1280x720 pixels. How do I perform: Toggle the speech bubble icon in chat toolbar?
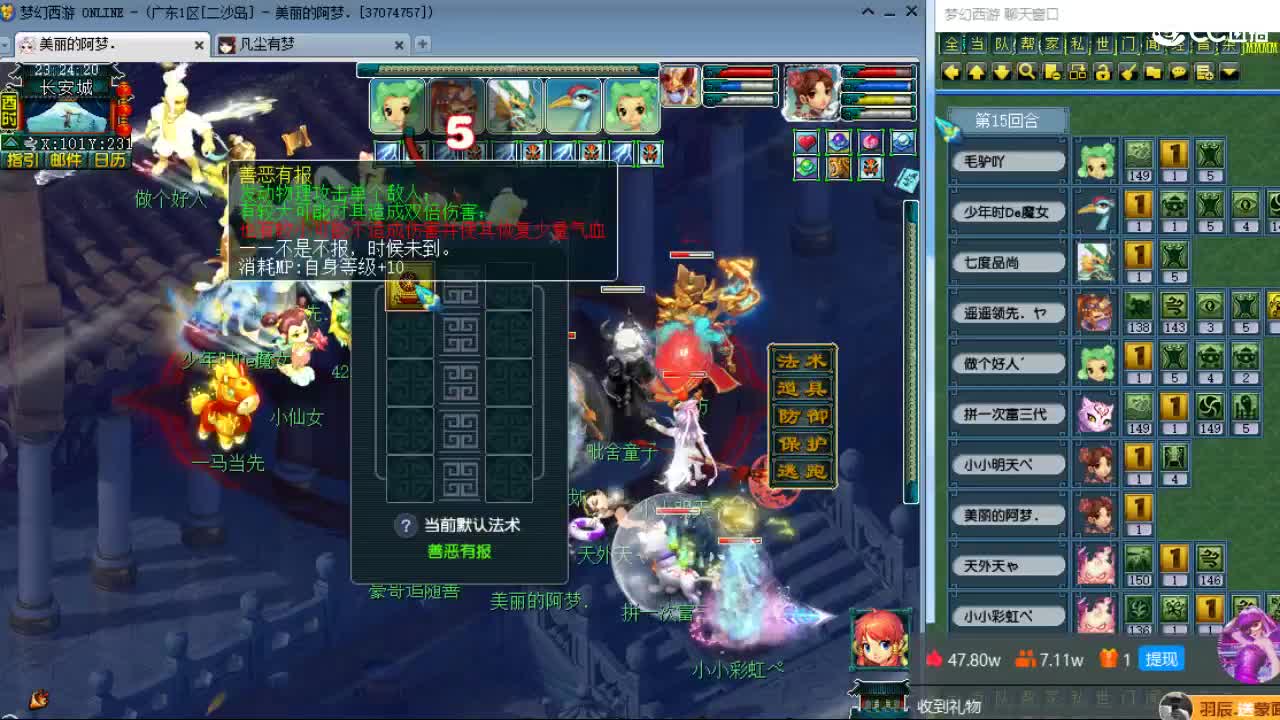(1178, 73)
